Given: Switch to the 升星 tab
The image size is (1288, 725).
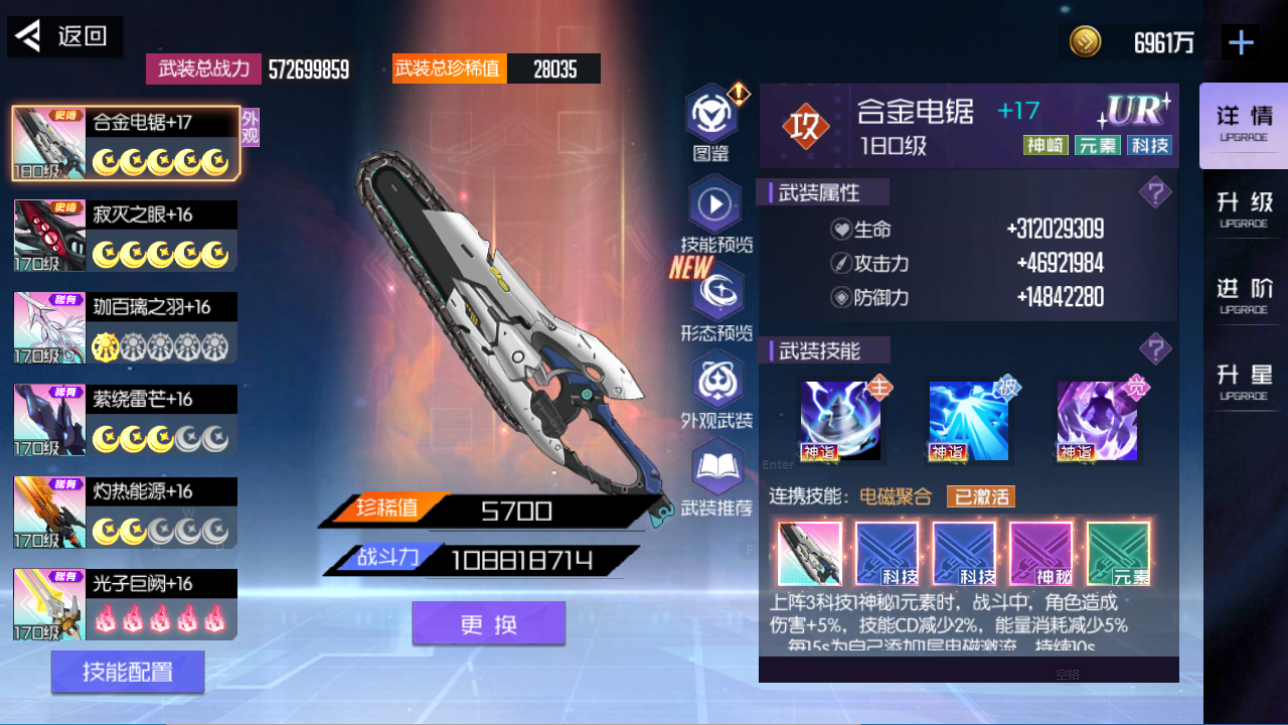Looking at the screenshot, I should [1244, 382].
